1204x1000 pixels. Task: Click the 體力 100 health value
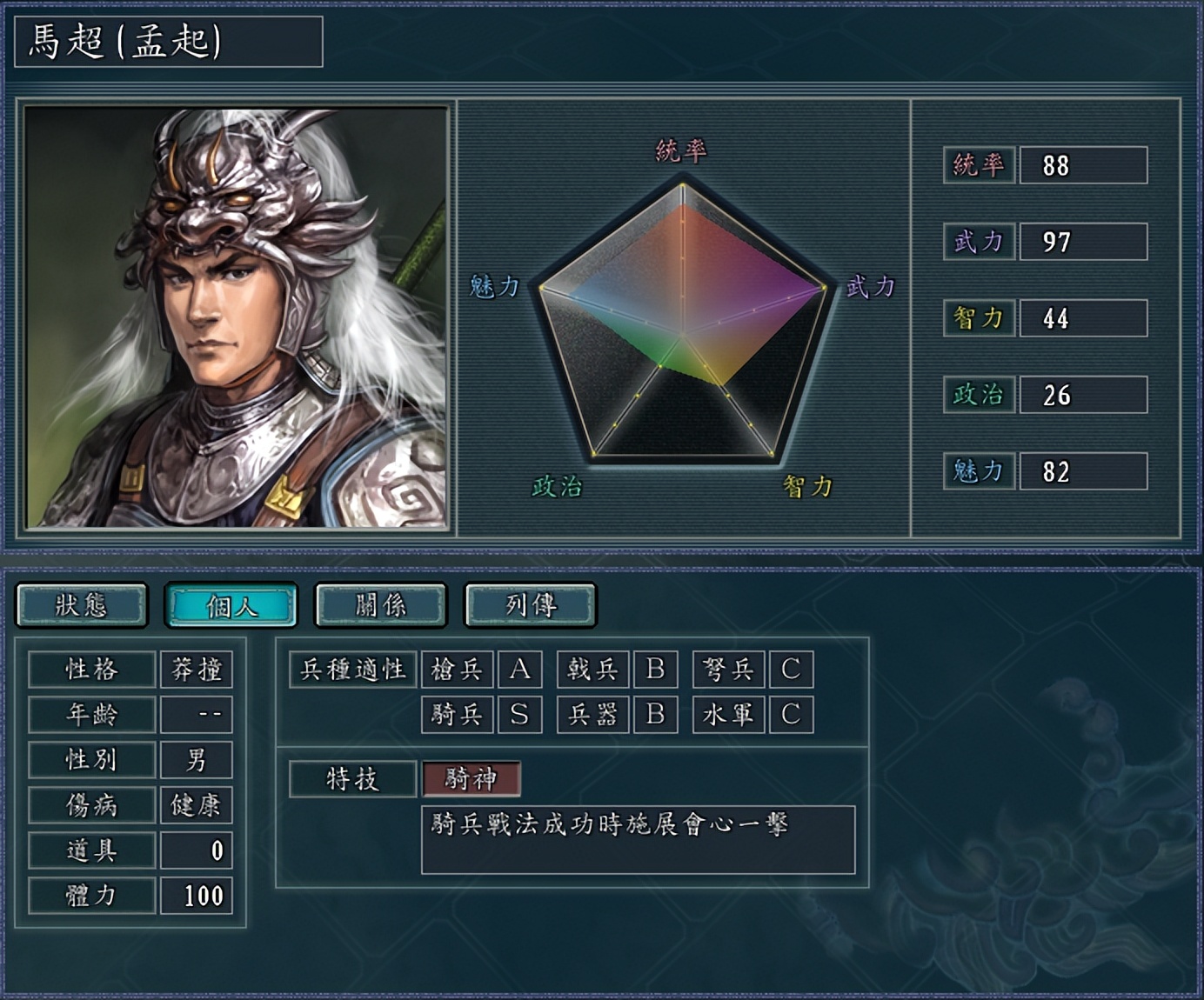[197, 894]
